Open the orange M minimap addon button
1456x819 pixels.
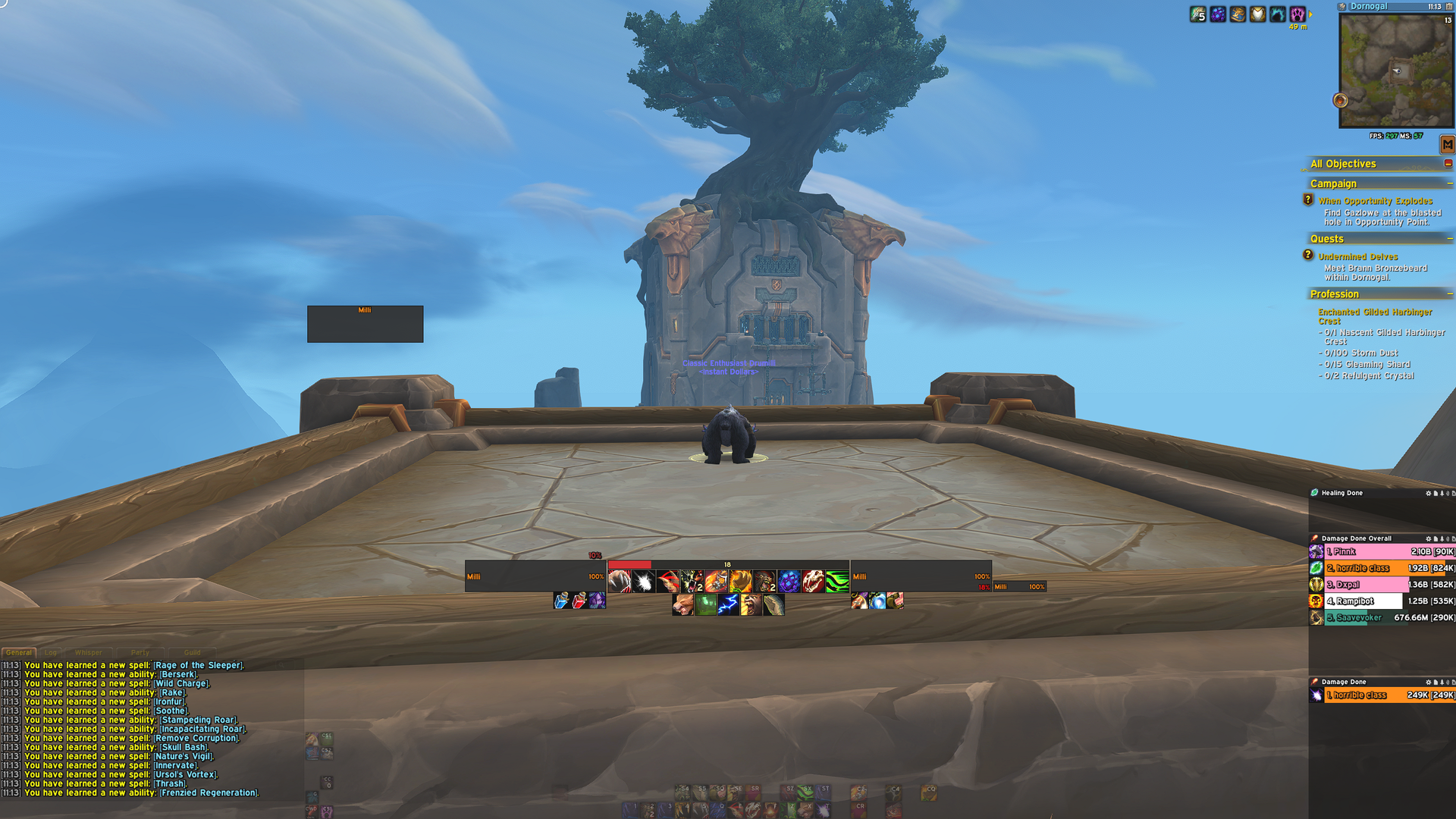pos(1448,144)
